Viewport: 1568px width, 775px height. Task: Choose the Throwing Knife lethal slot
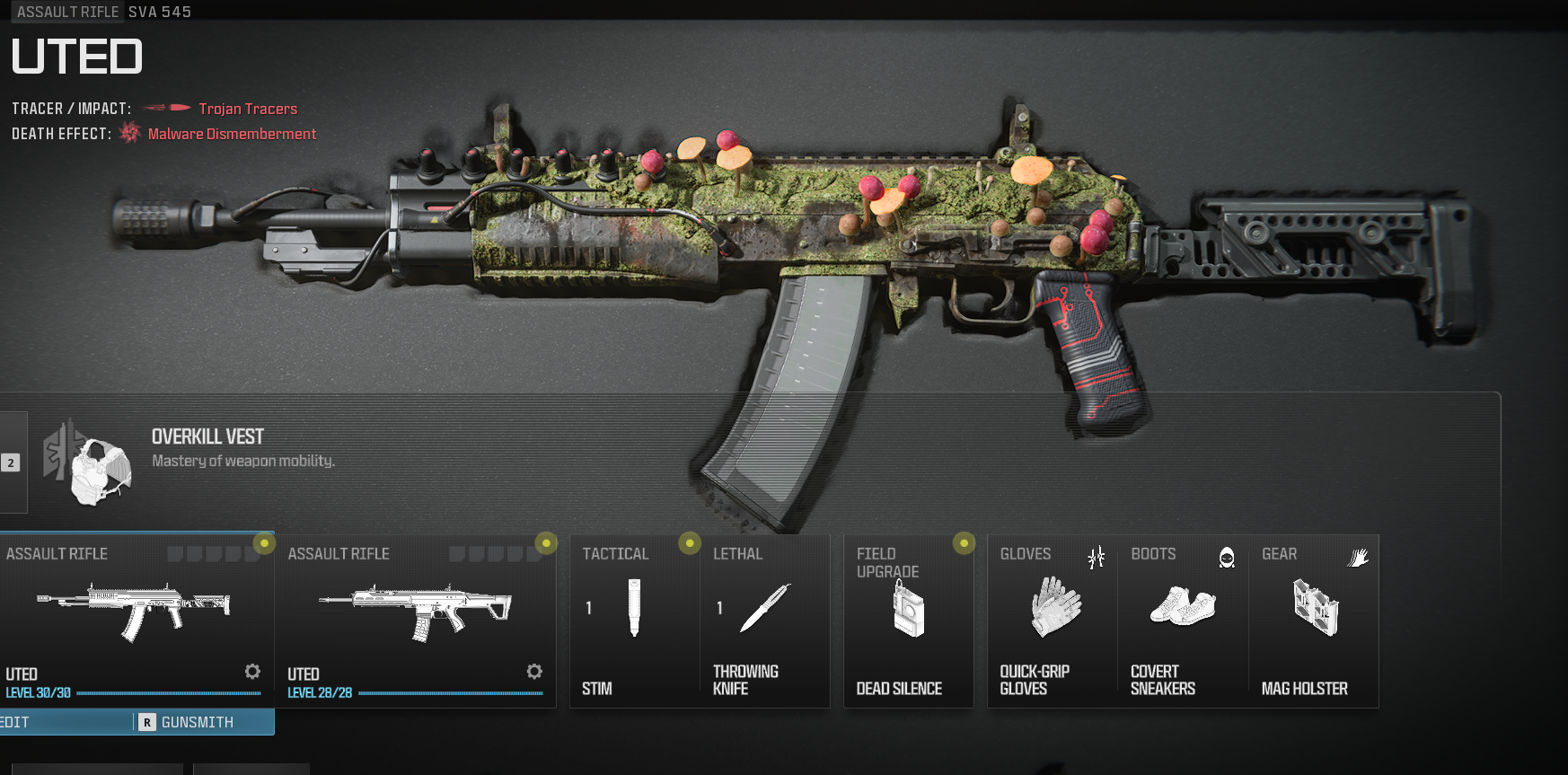point(764,620)
